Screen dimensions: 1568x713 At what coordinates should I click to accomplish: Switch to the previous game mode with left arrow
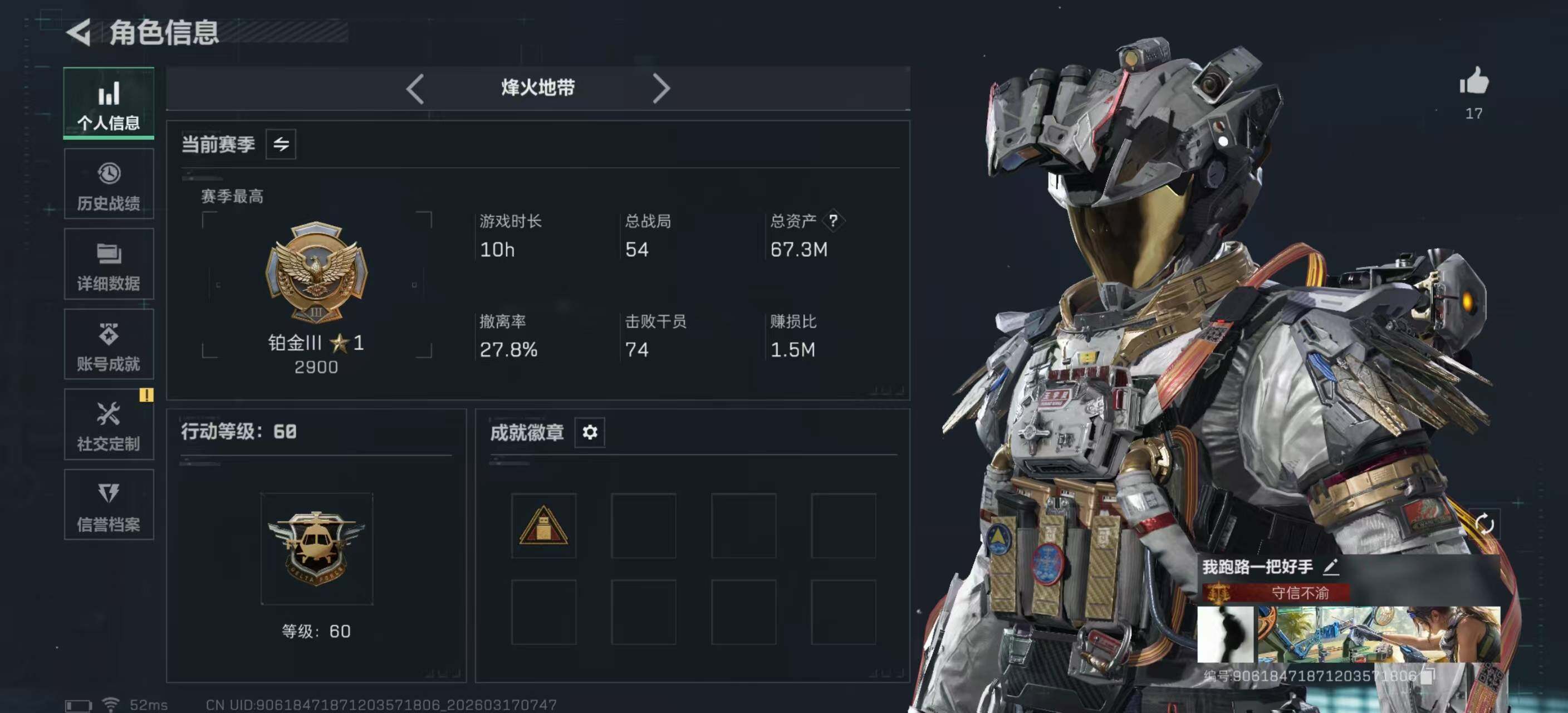(415, 89)
